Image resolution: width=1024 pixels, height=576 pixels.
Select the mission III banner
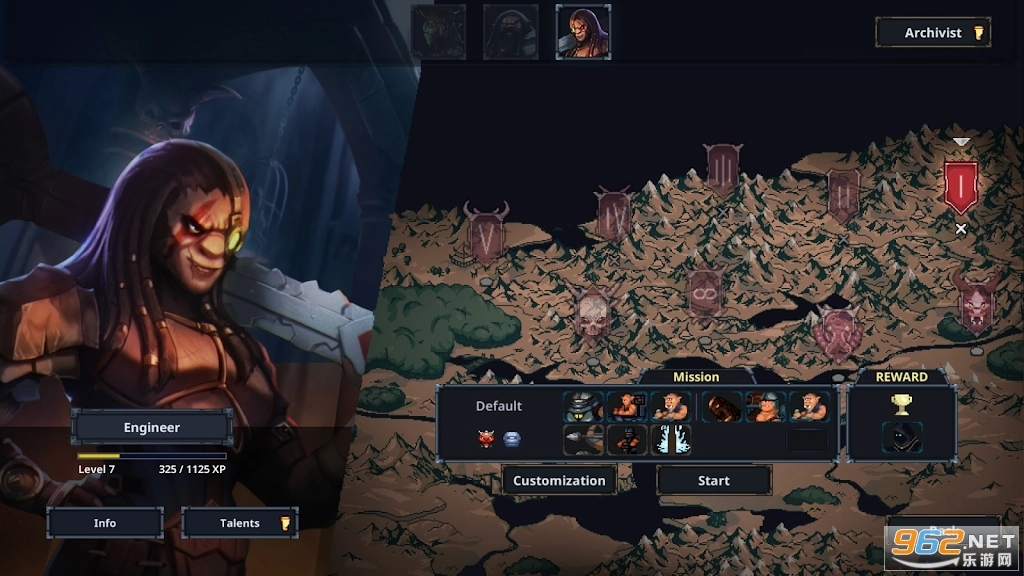(722, 168)
